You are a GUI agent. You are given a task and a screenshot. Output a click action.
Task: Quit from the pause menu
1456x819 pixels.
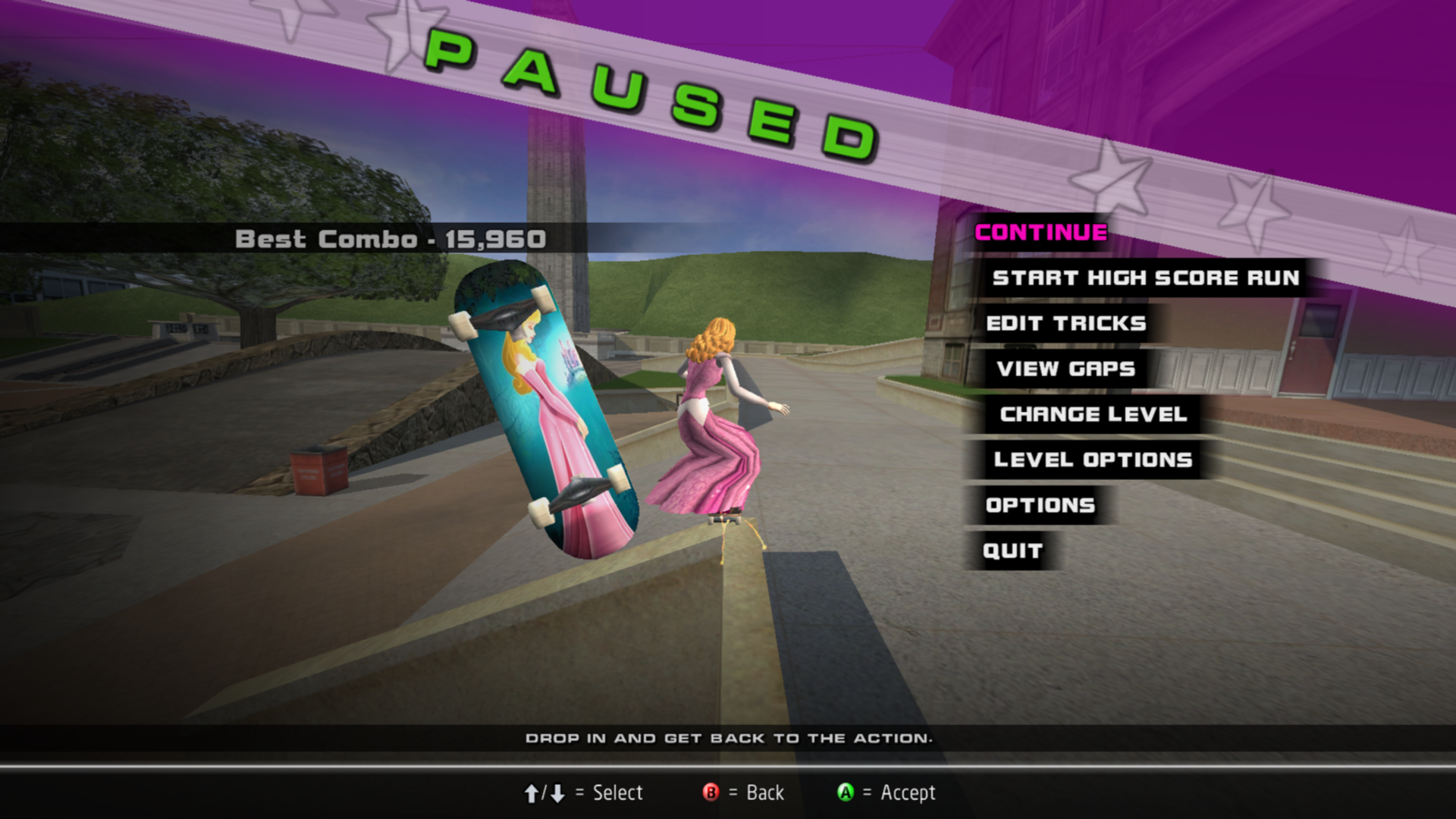pos(1012,551)
